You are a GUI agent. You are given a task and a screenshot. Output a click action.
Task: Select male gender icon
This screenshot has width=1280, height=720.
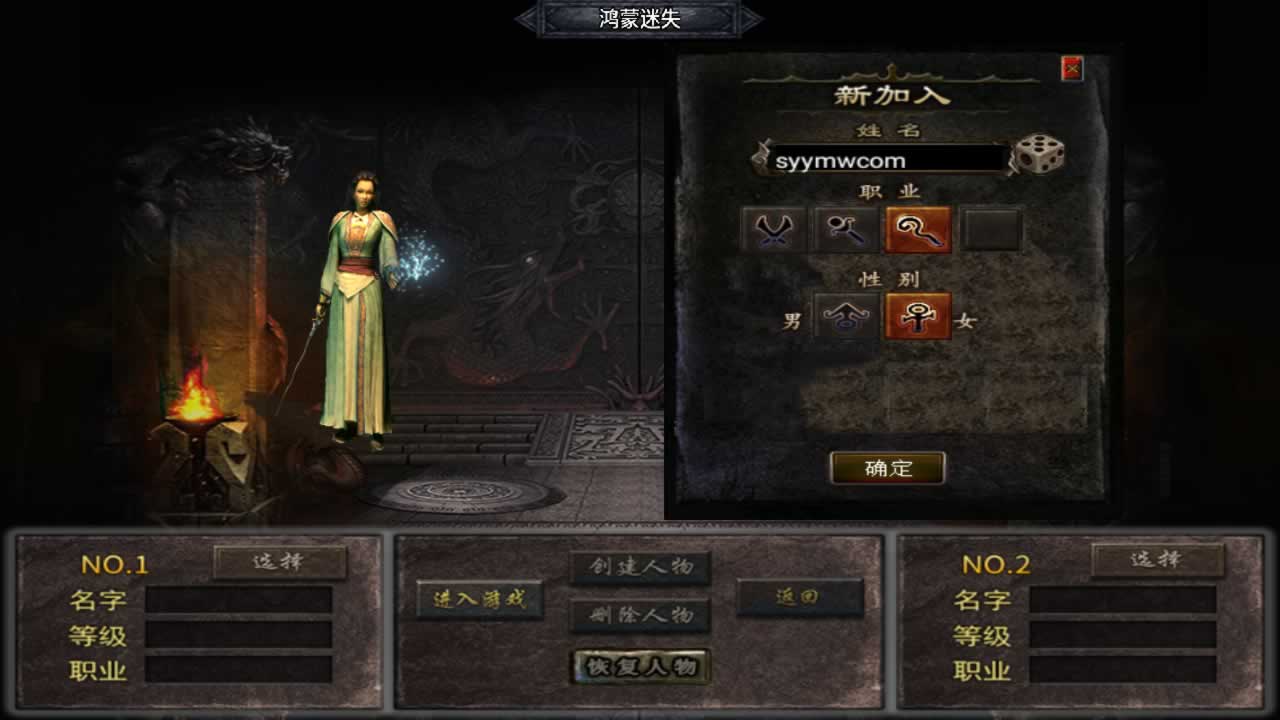point(847,317)
